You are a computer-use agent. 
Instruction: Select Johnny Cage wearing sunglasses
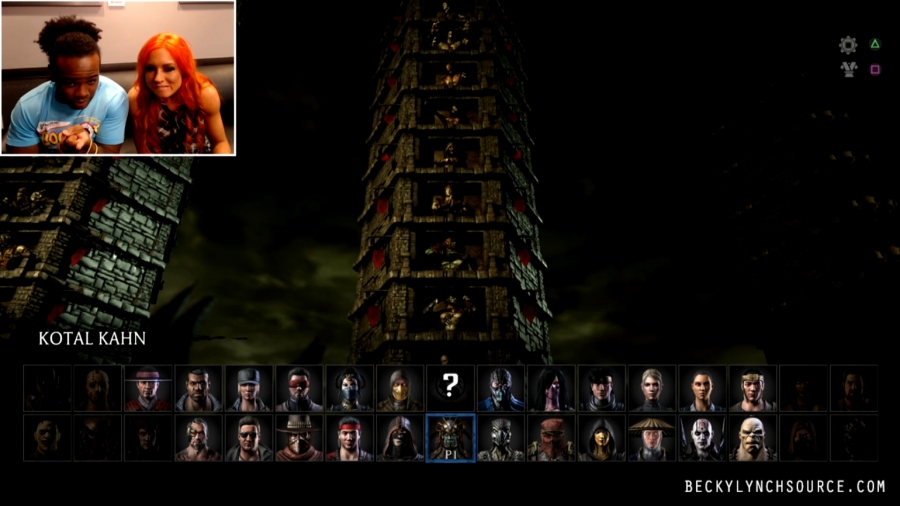click(x=249, y=439)
